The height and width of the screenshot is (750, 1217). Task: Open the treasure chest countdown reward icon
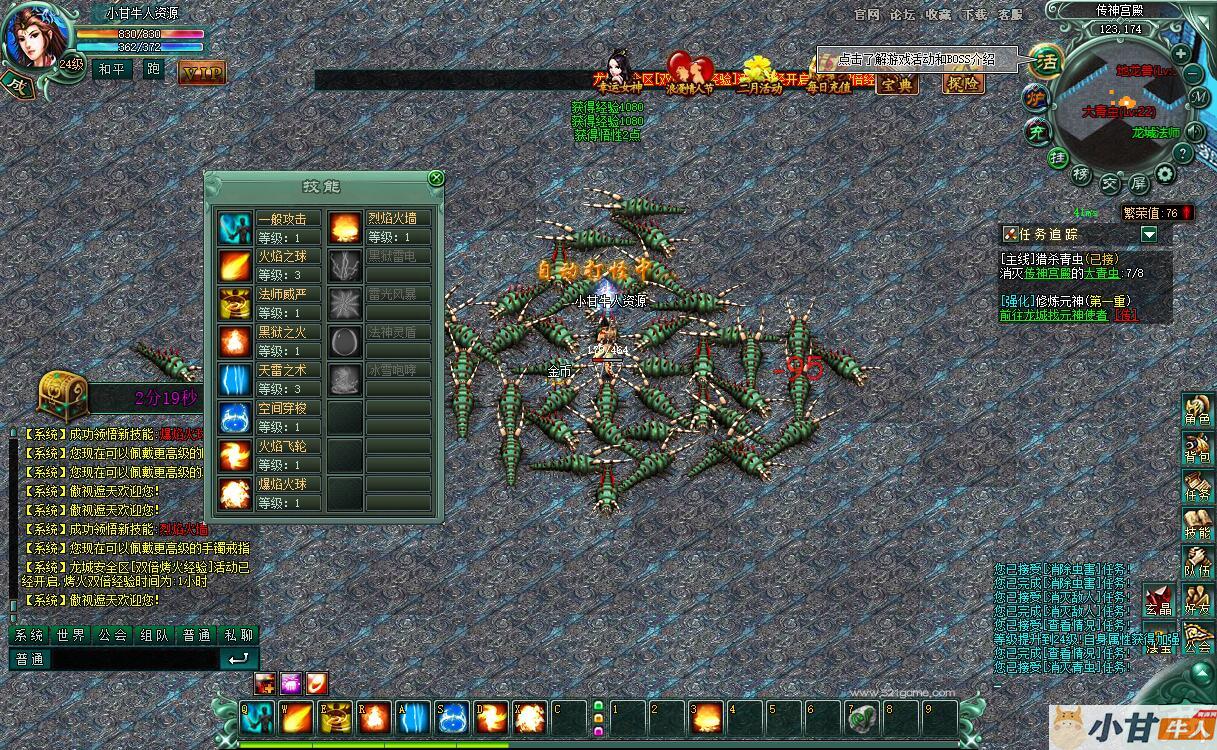point(62,393)
